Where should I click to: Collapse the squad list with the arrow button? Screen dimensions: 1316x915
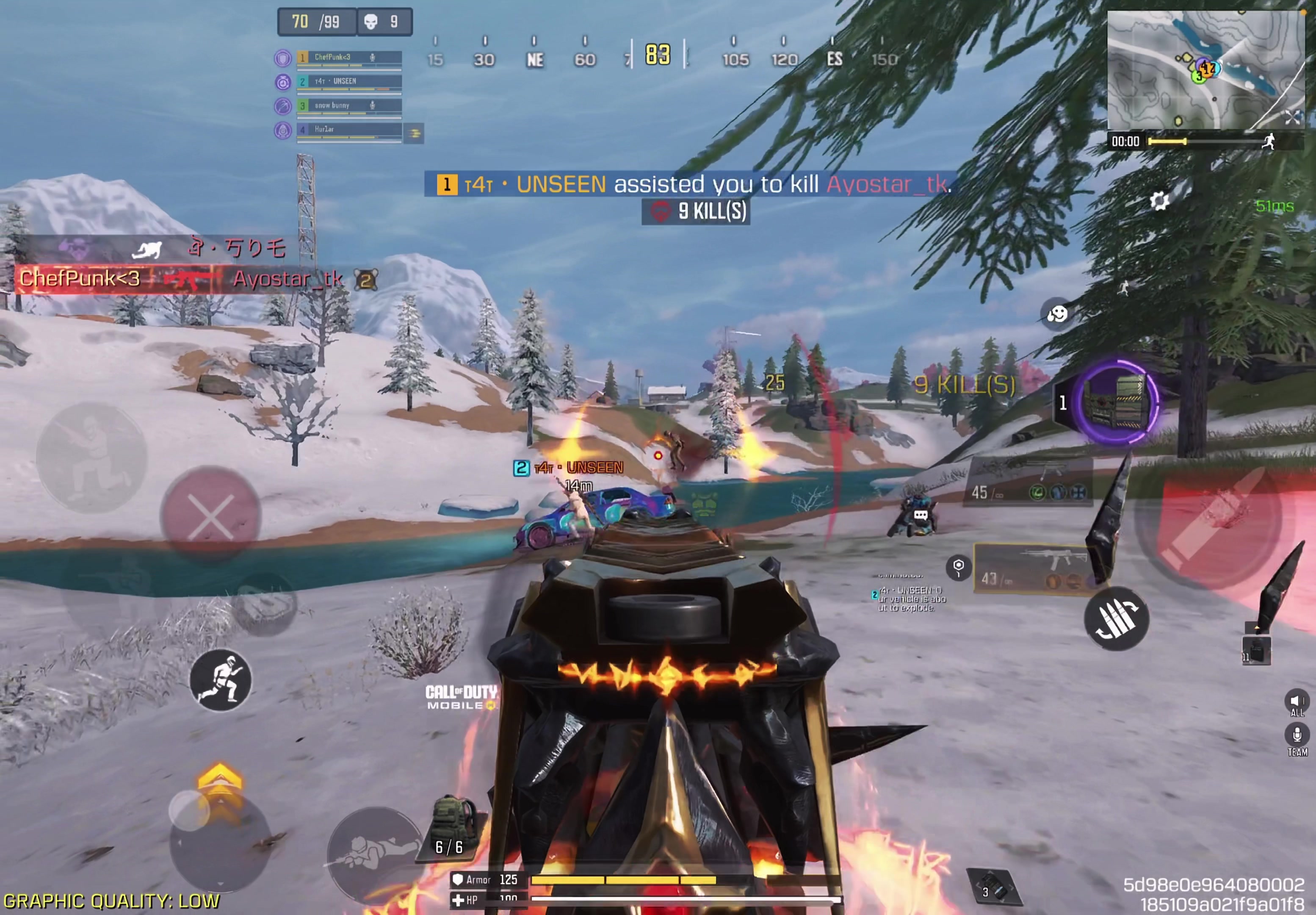[414, 133]
